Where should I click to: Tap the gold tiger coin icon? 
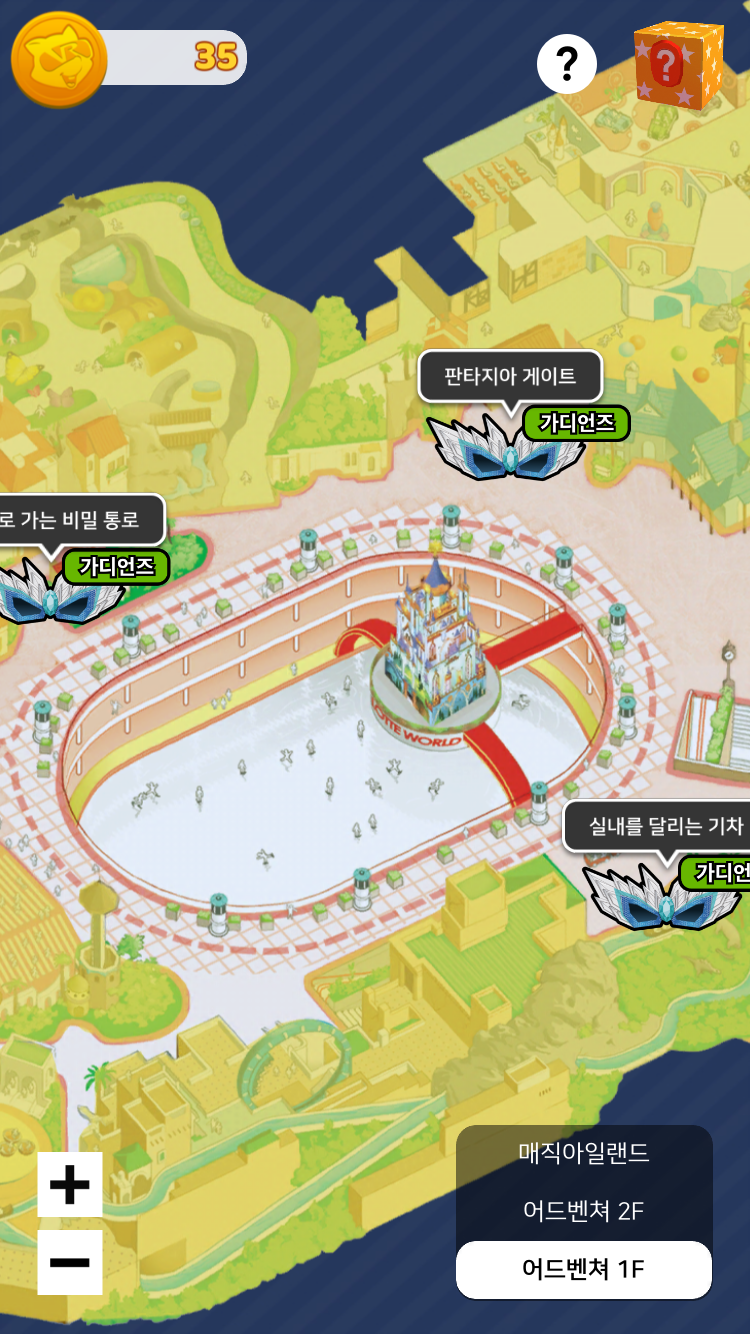(59, 59)
